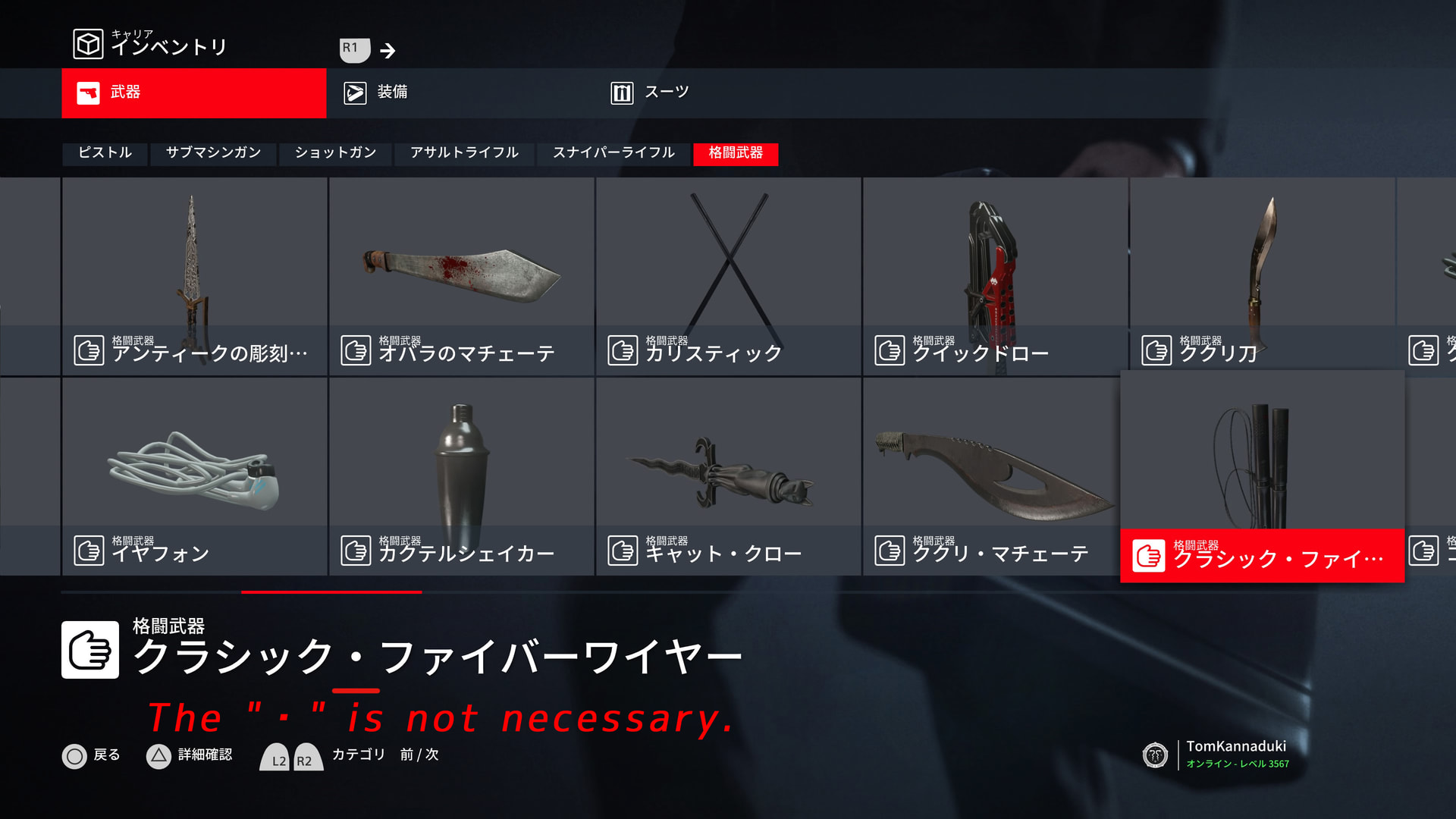
Task: Select the ピストル weapon category
Action: [105, 153]
